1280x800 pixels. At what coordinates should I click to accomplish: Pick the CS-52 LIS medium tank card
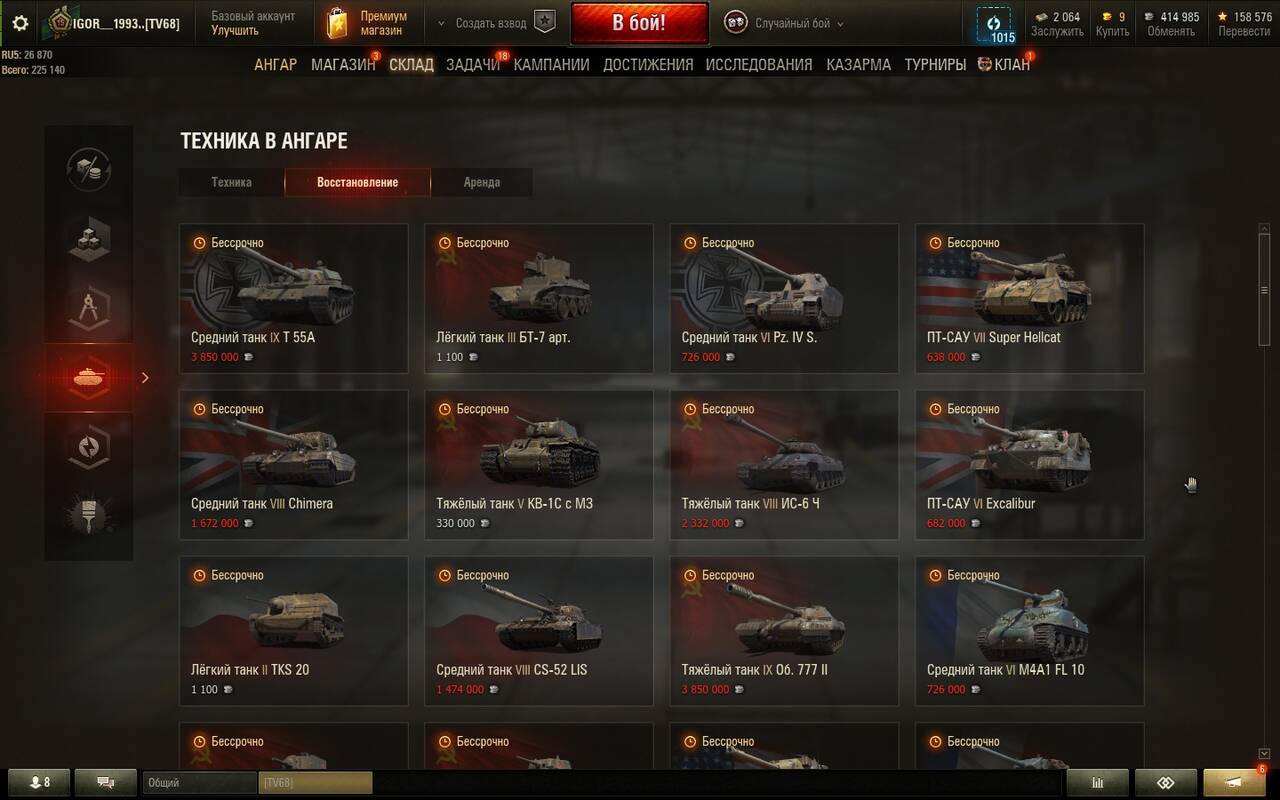tap(539, 630)
